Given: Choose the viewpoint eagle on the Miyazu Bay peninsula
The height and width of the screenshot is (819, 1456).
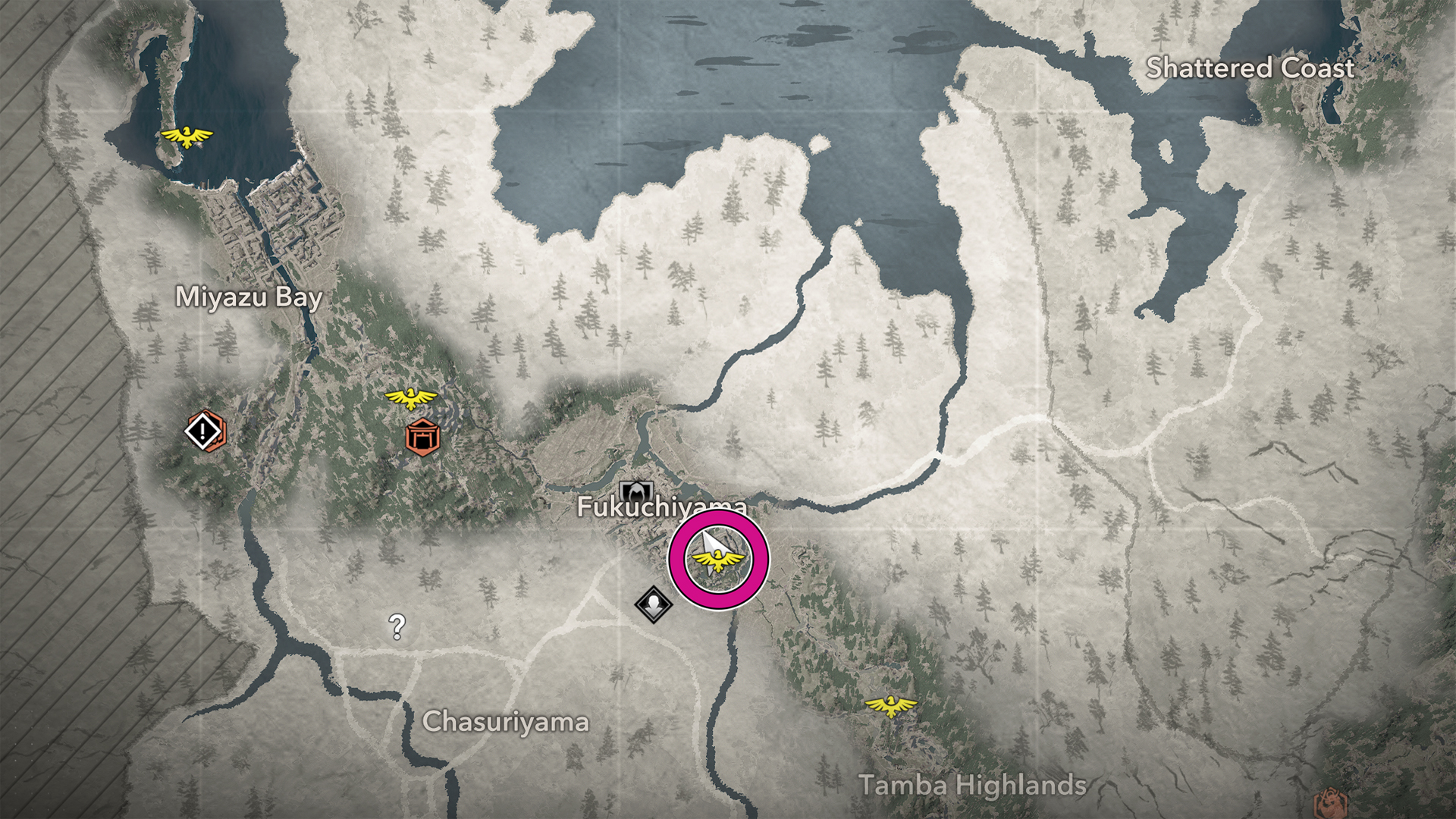Looking at the screenshot, I should [x=186, y=136].
